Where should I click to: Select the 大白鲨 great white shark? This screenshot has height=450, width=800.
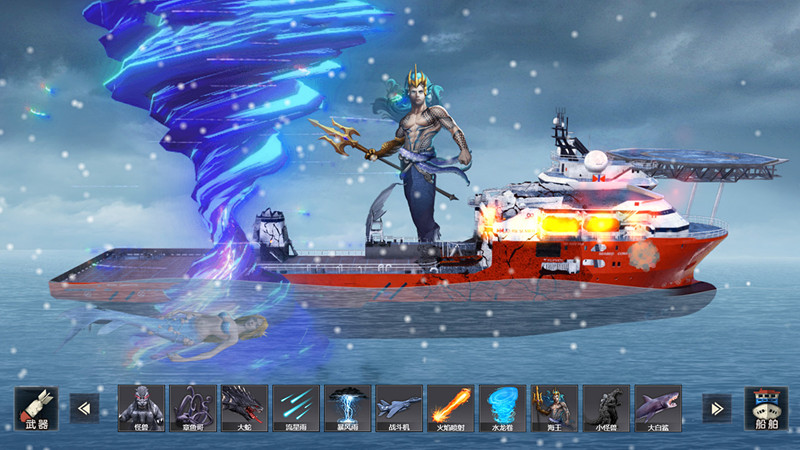point(657,408)
